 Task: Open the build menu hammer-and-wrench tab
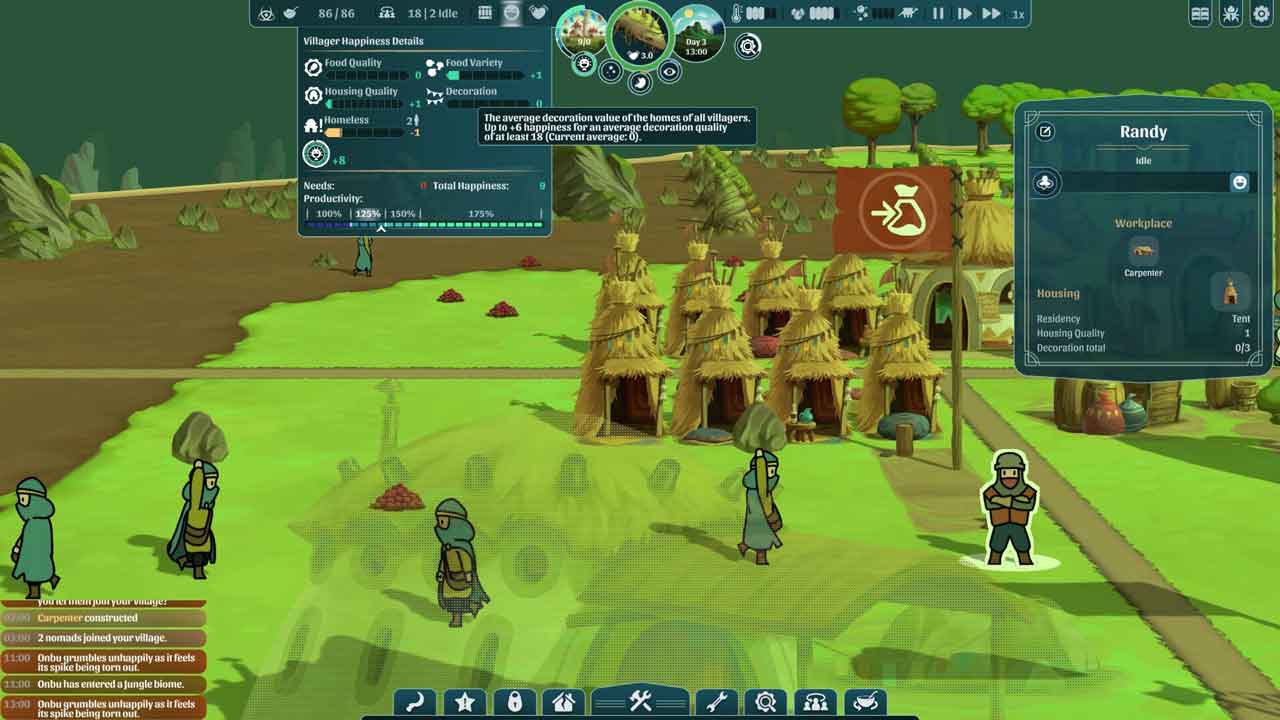640,702
